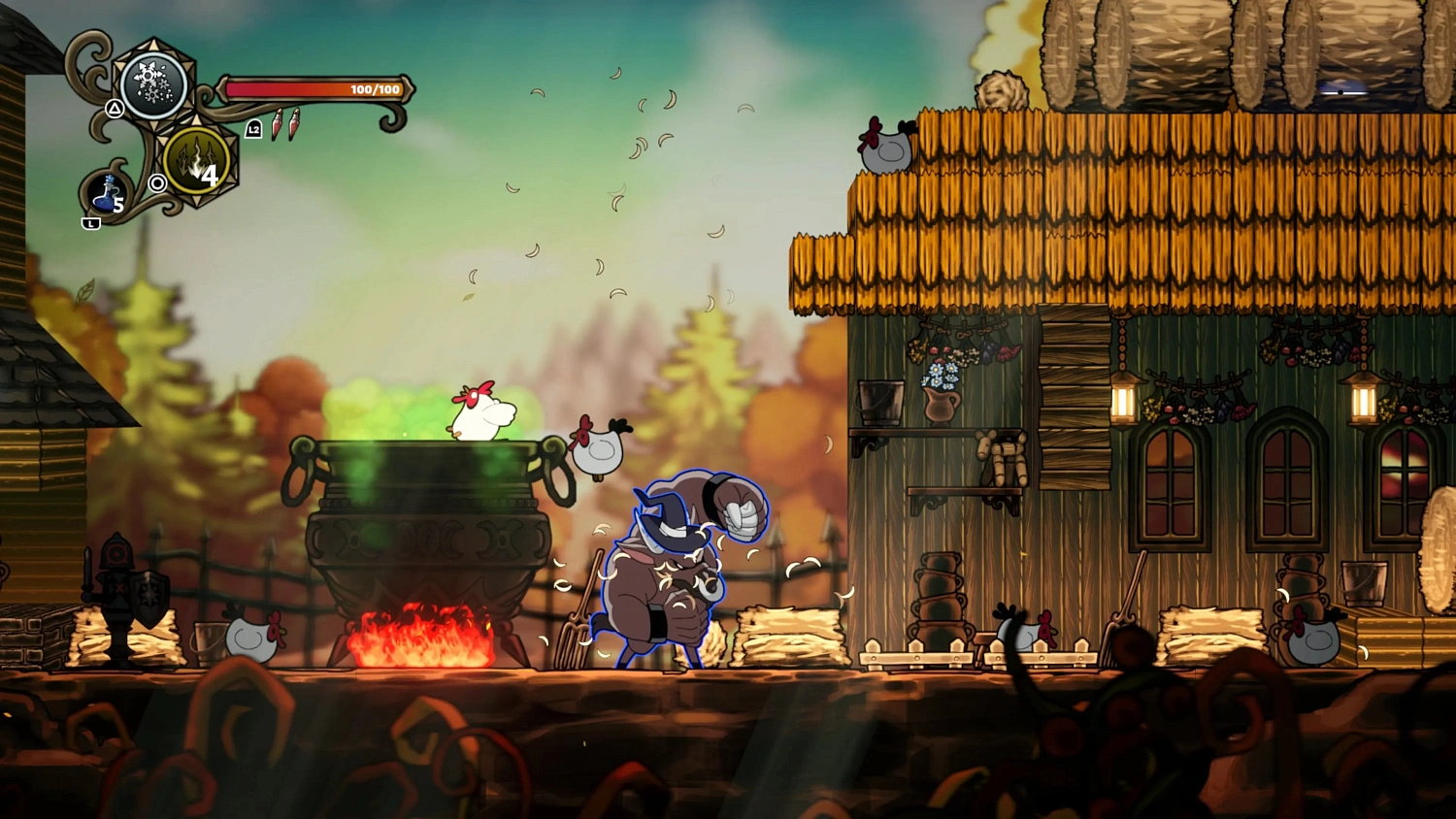The image size is (1456, 819).
Task: Click the L button prompt below the potion
Action: (90, 221)
